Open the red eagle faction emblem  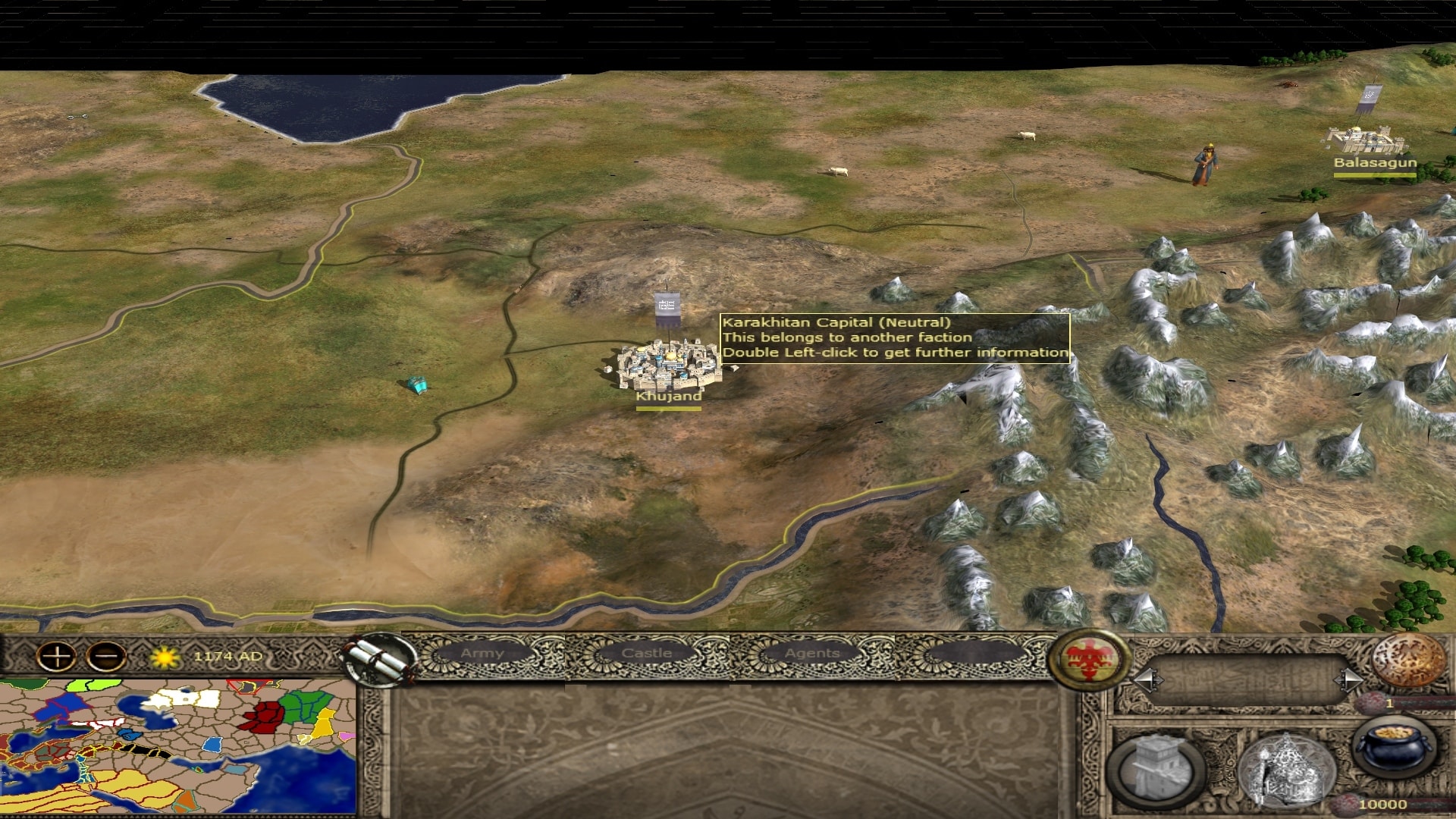(x=1090, y=658)
